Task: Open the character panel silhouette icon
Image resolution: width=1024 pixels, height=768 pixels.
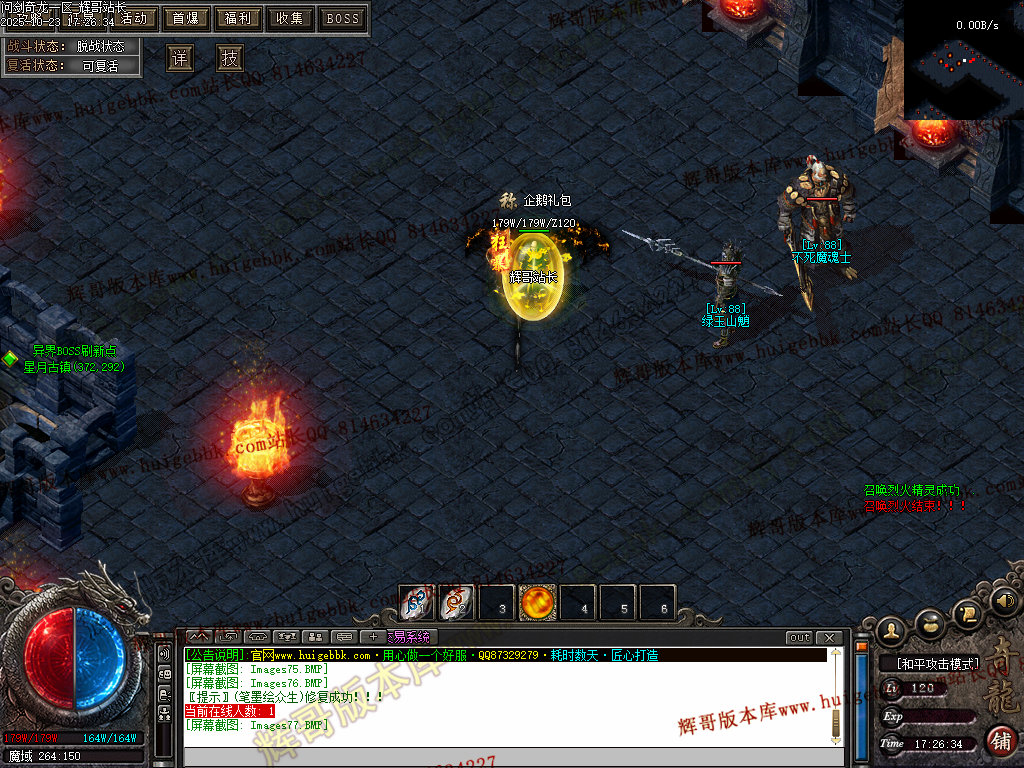Action: click(891, 629)
